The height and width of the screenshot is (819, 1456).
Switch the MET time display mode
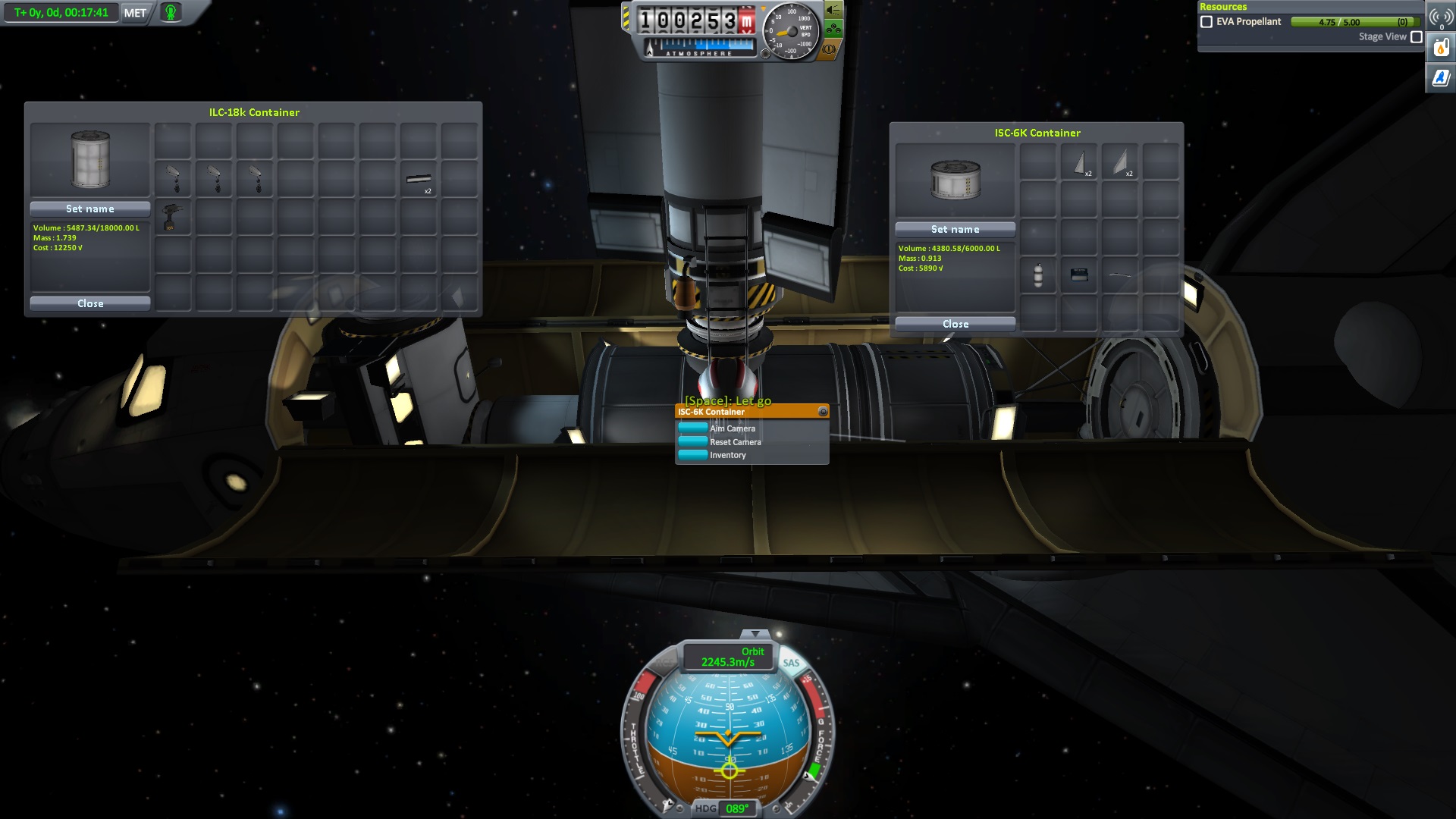[135, 13]
